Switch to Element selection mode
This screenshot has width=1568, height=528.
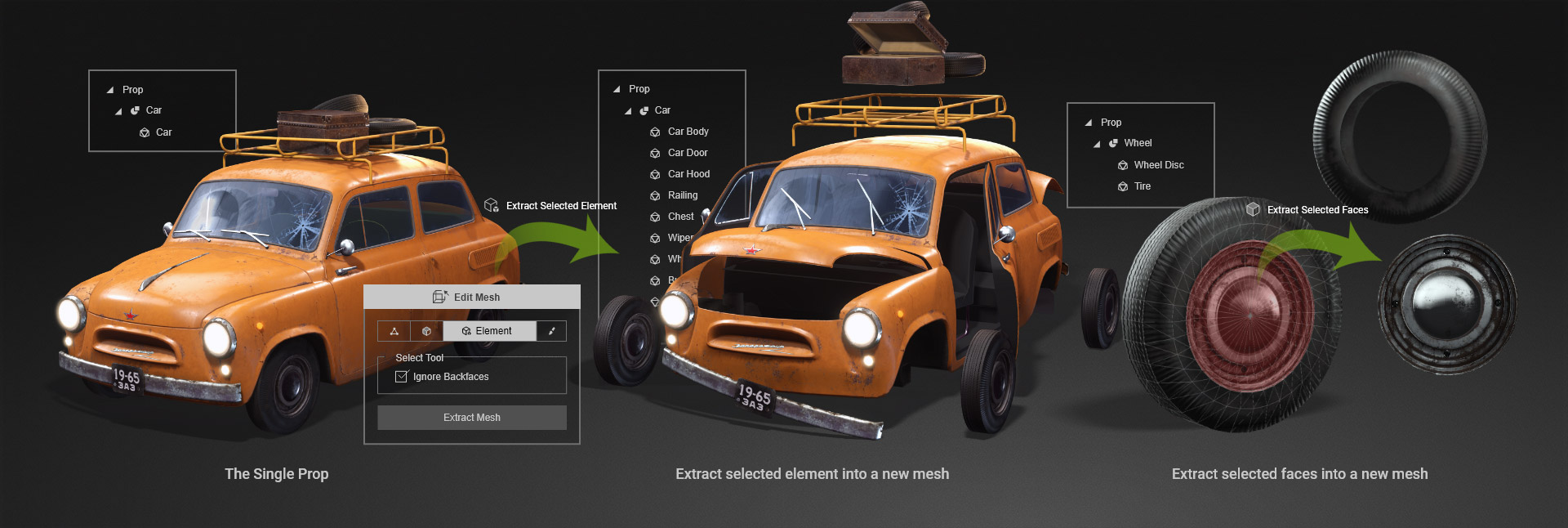489,331
